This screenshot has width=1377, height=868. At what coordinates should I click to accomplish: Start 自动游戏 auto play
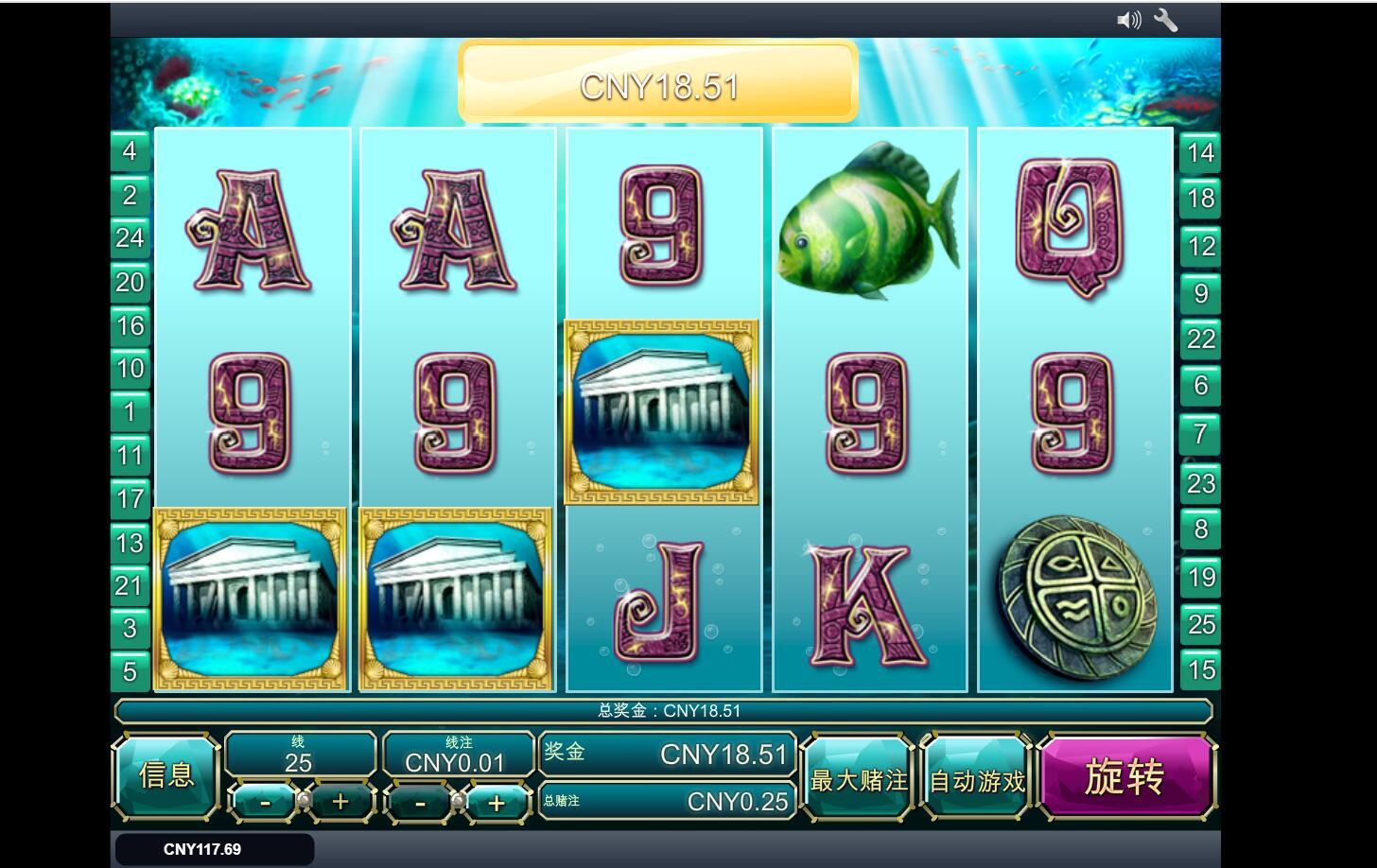pos(977,780)
